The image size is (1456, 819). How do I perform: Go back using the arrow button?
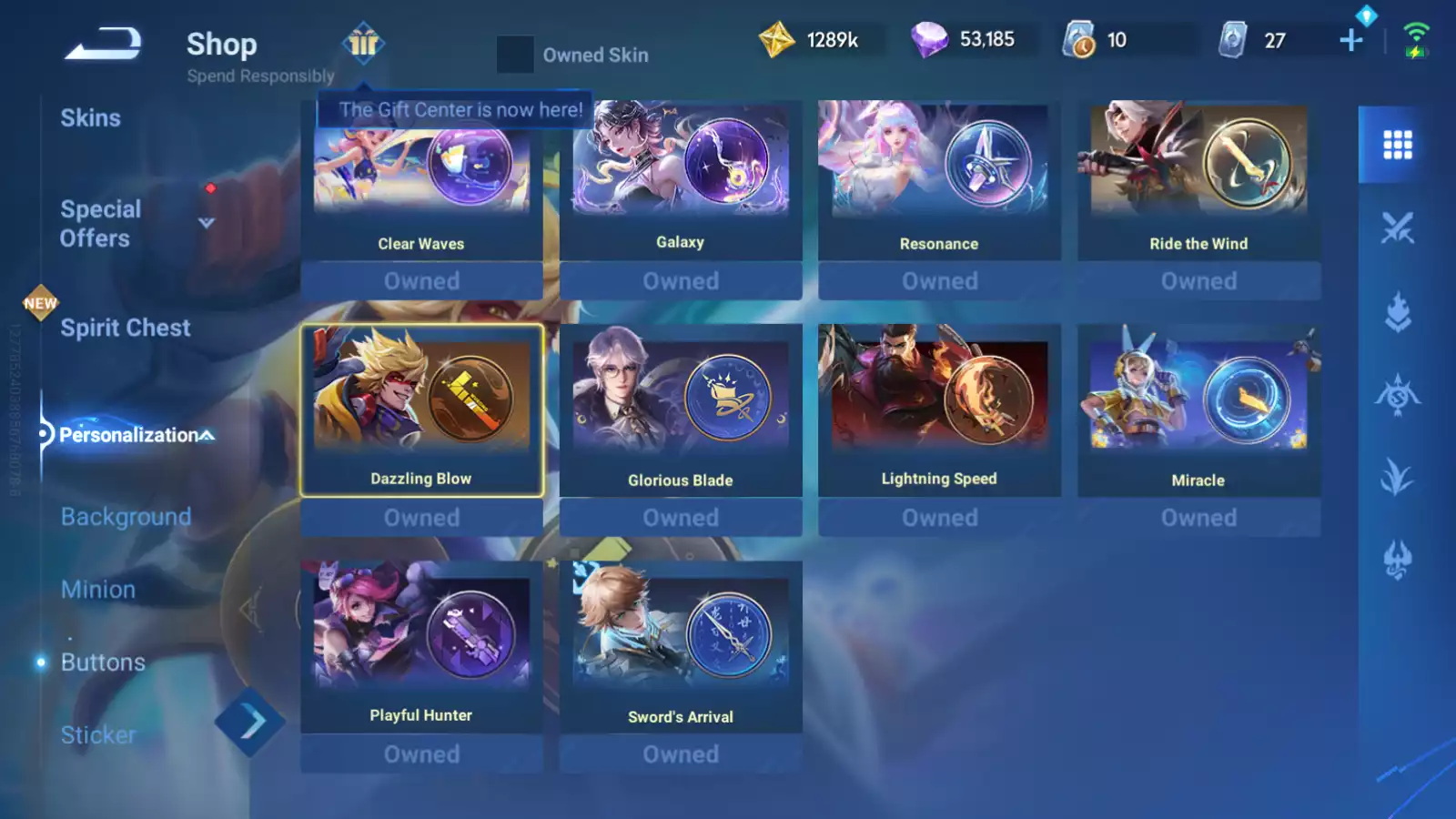[x=103, y=44]
